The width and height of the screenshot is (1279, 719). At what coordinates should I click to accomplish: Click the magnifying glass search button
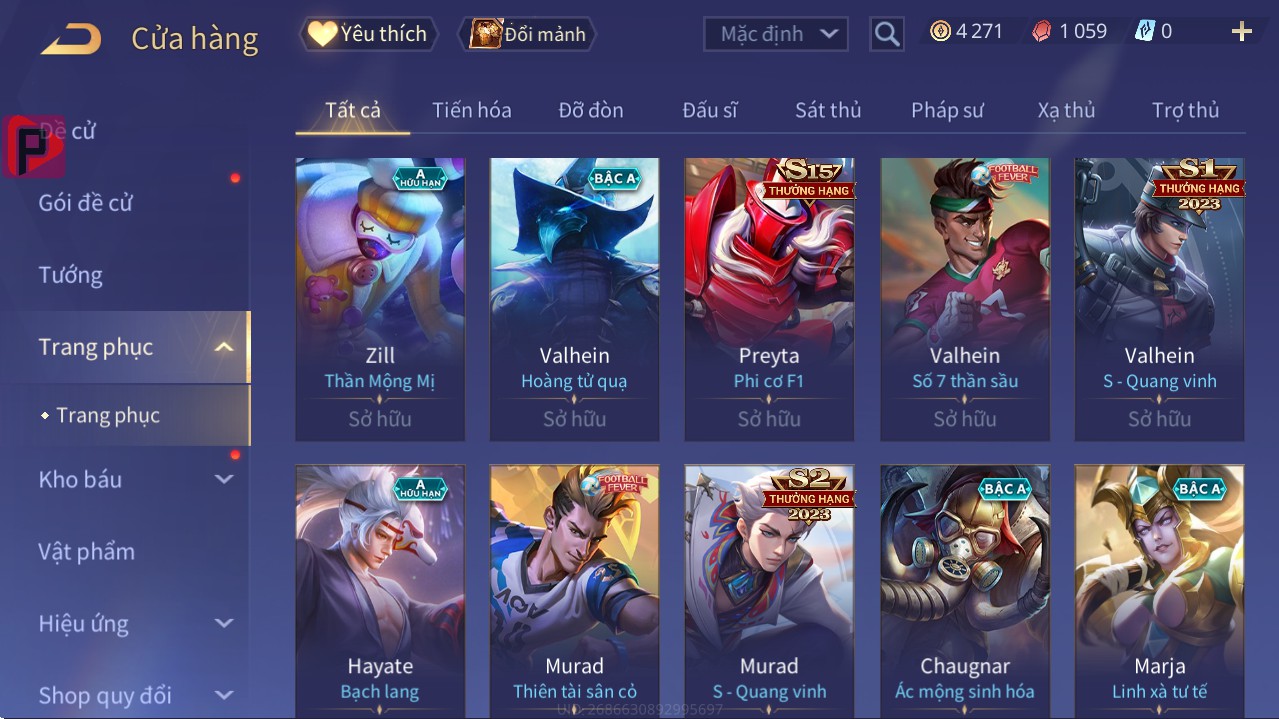tap(886, 34)
